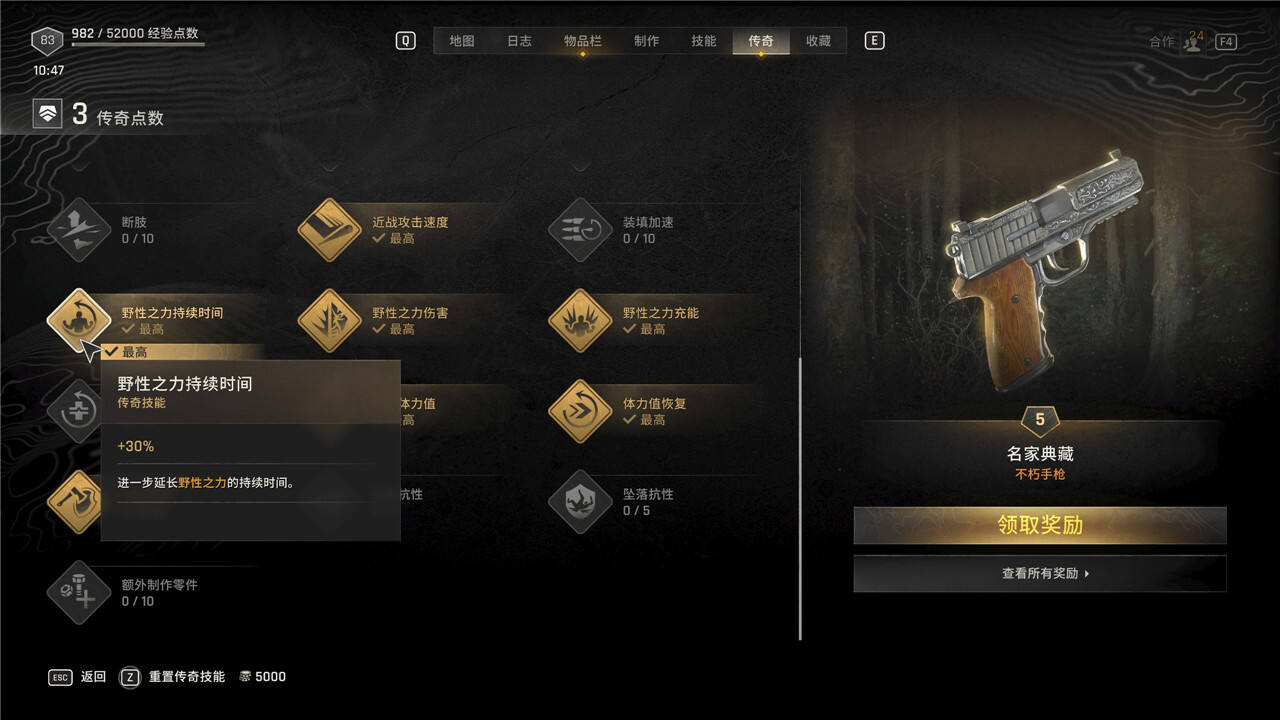
Task: Click the 野性之力持续时间 skill icon
Action: click(x=79, y=321)
